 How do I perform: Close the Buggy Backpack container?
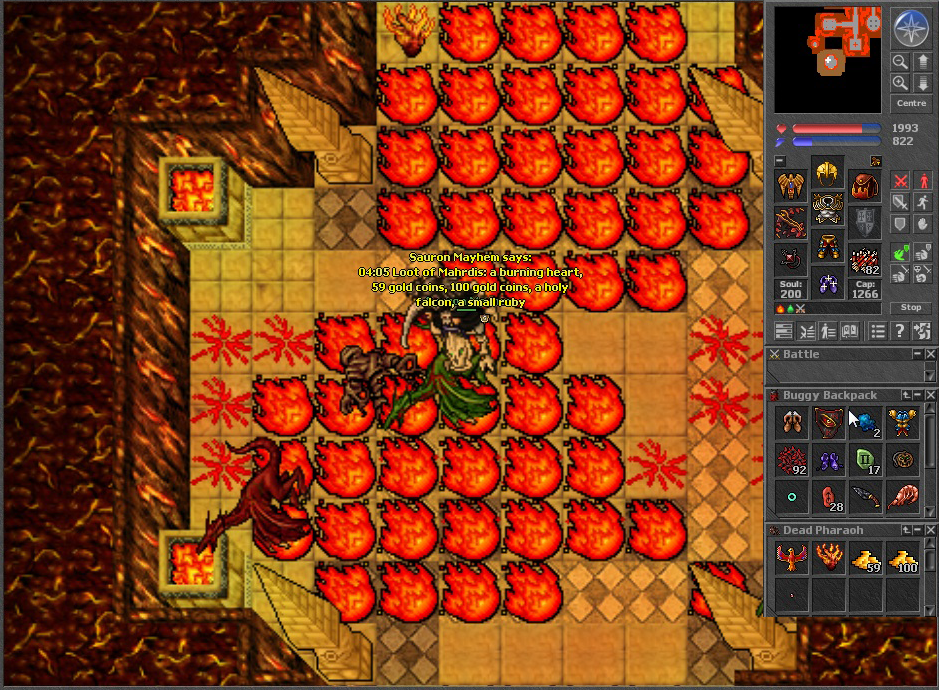pyautogui.click(x=931, y=395)
